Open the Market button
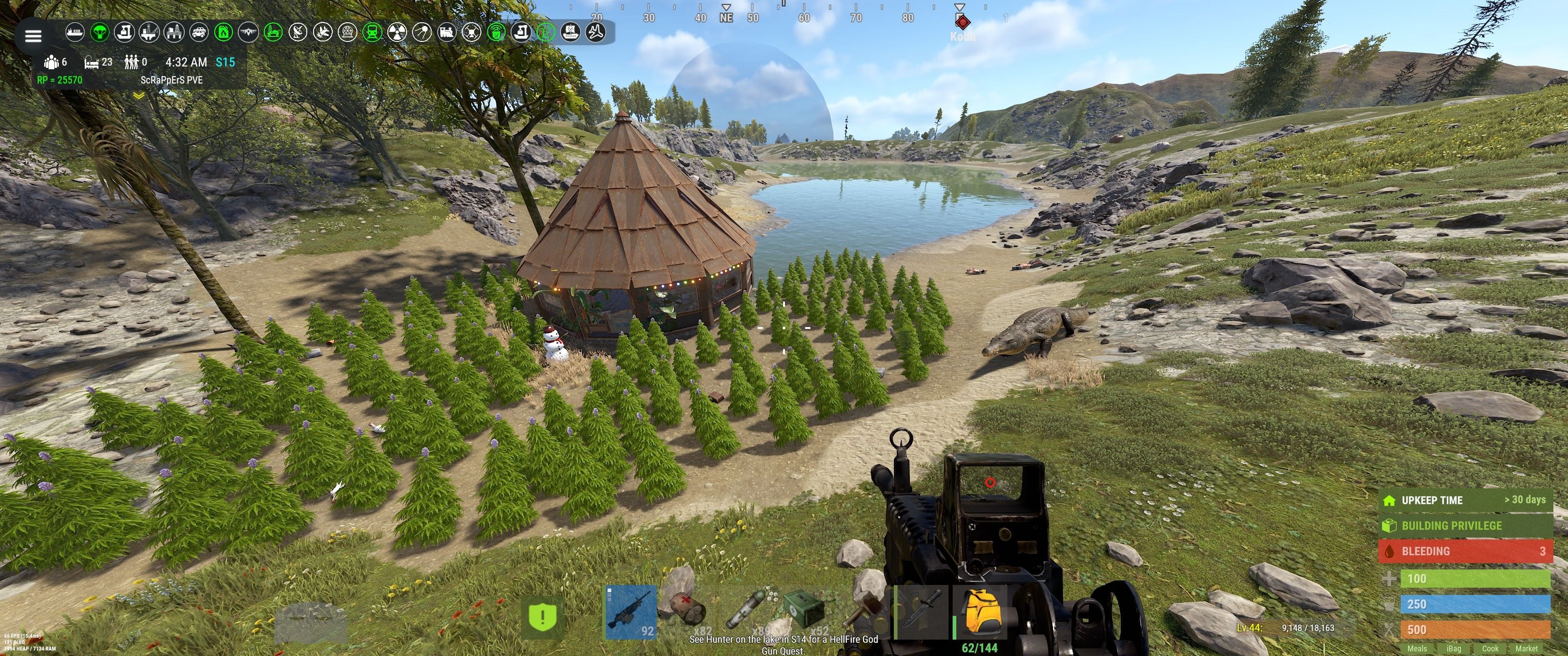 coord(1526,649)
